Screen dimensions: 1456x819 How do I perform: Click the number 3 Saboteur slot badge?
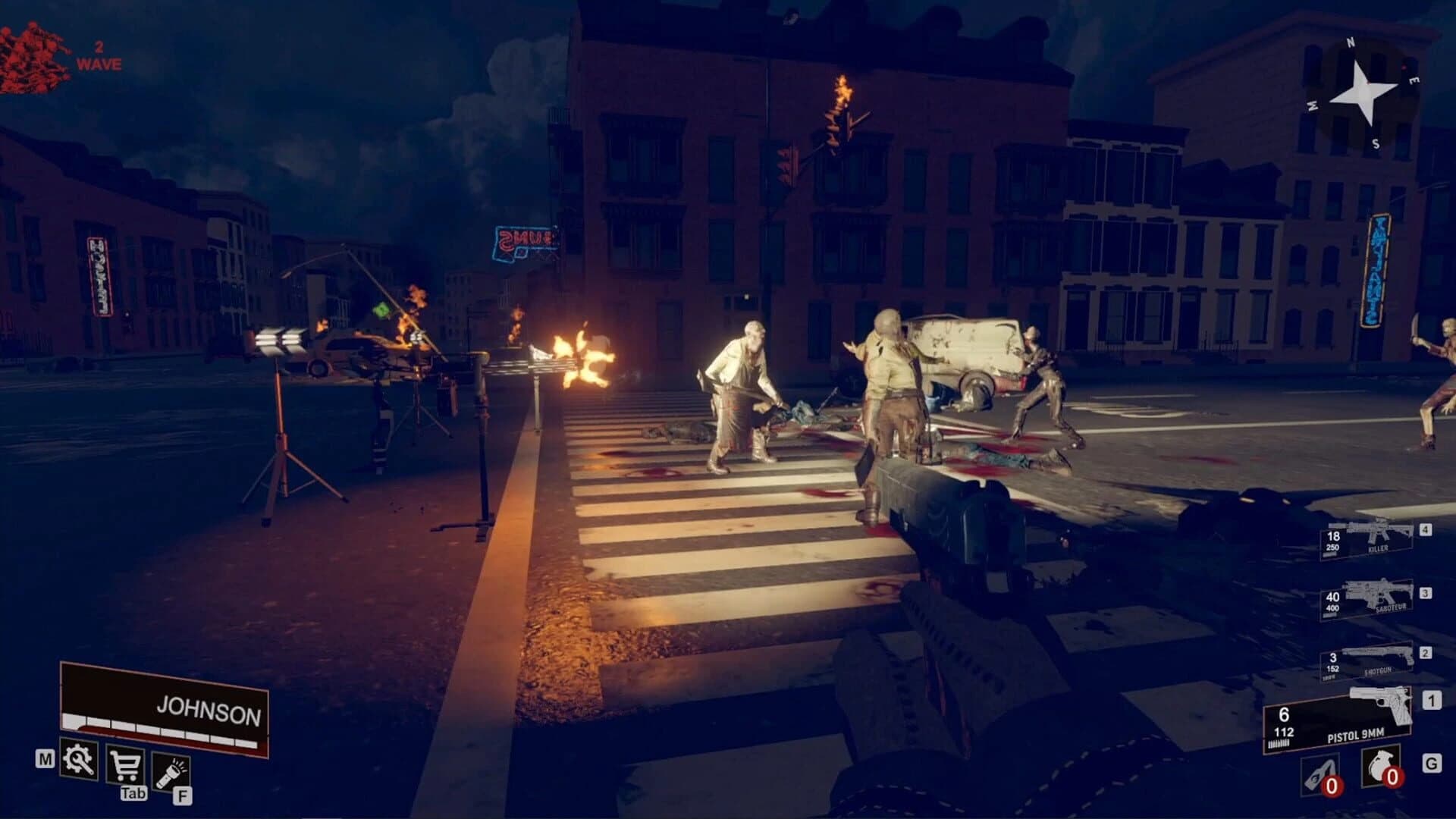click(x=1426, y=591)
